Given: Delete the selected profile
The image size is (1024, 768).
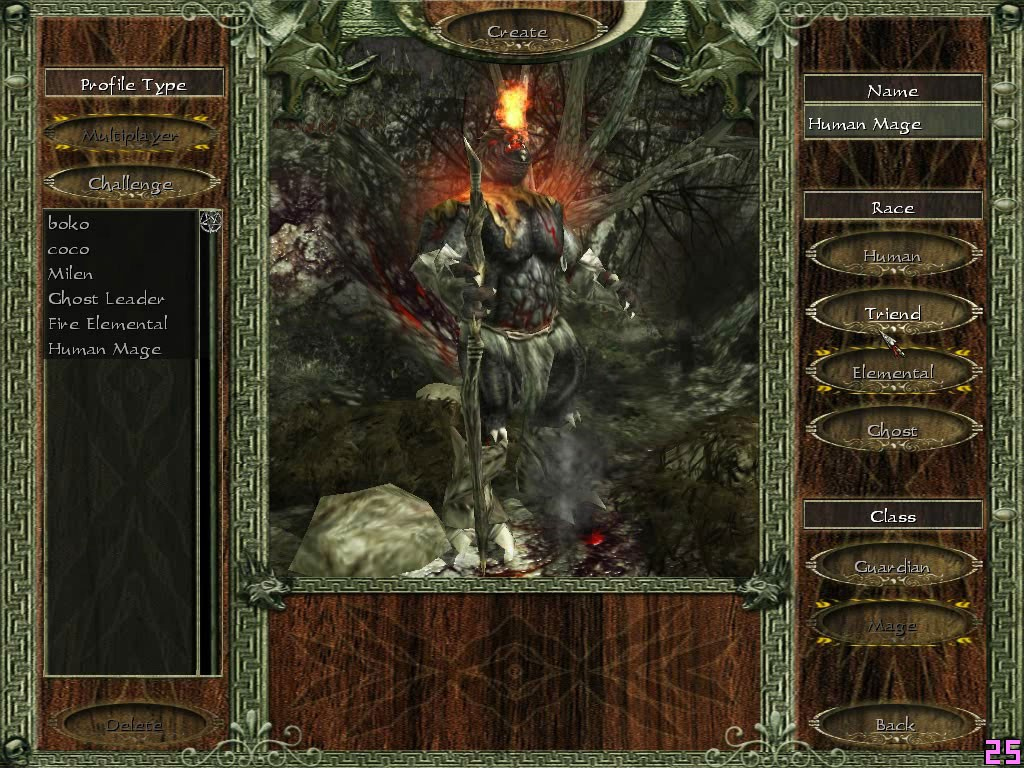Looking at the screenshot, I should pos(134,724).
